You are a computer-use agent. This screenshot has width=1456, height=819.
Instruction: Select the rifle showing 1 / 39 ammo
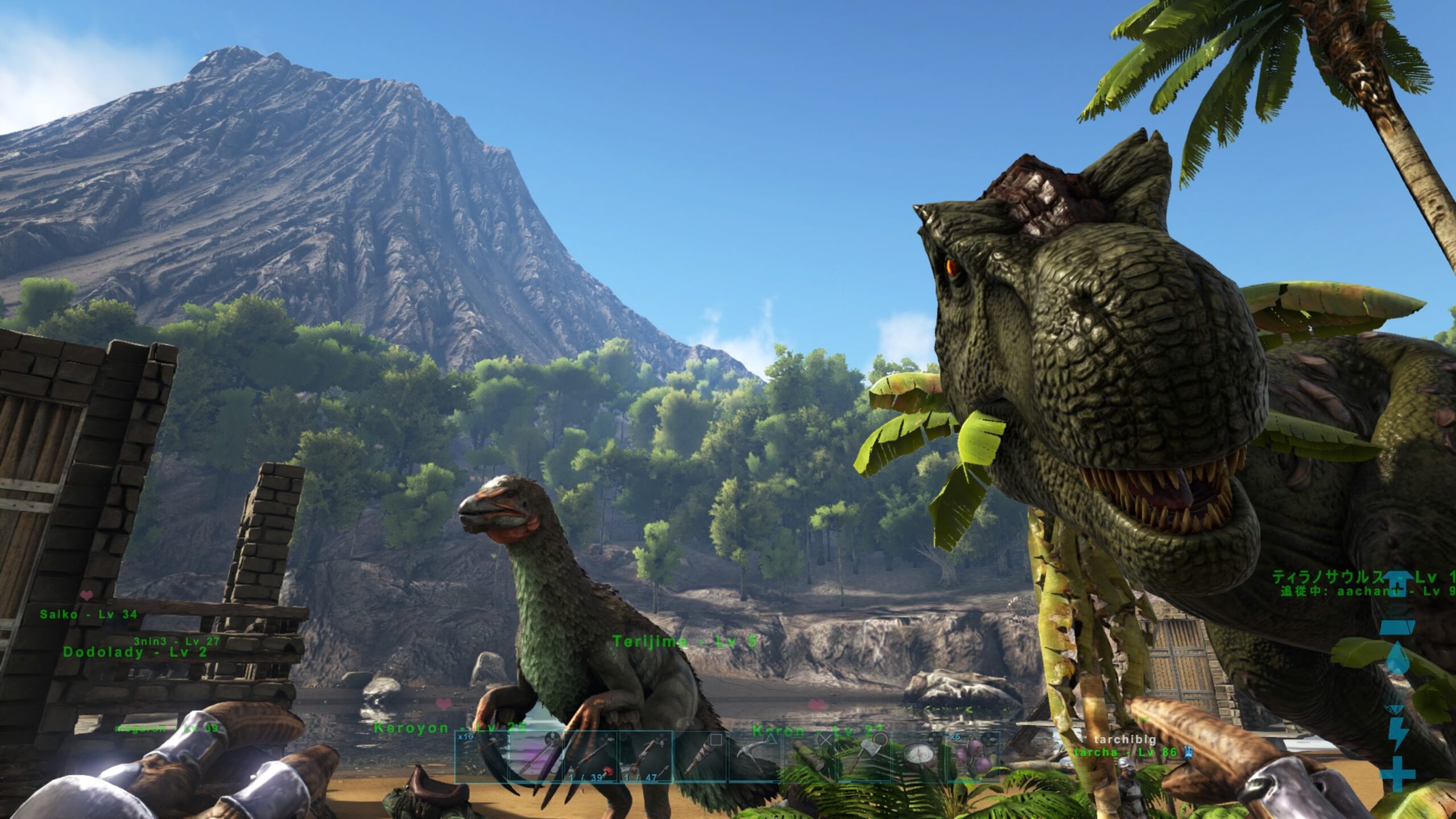590,758
